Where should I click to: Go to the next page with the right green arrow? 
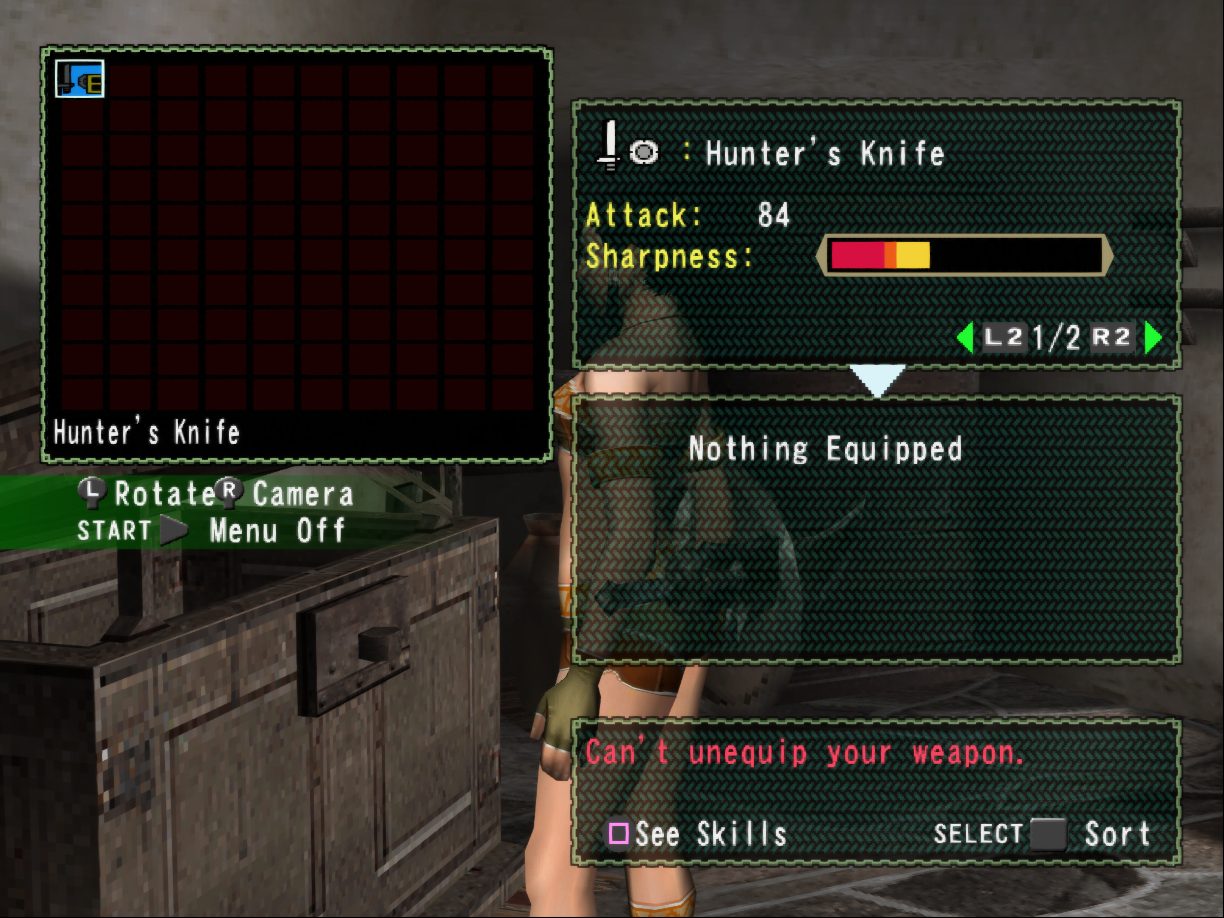click(1153, 338)
